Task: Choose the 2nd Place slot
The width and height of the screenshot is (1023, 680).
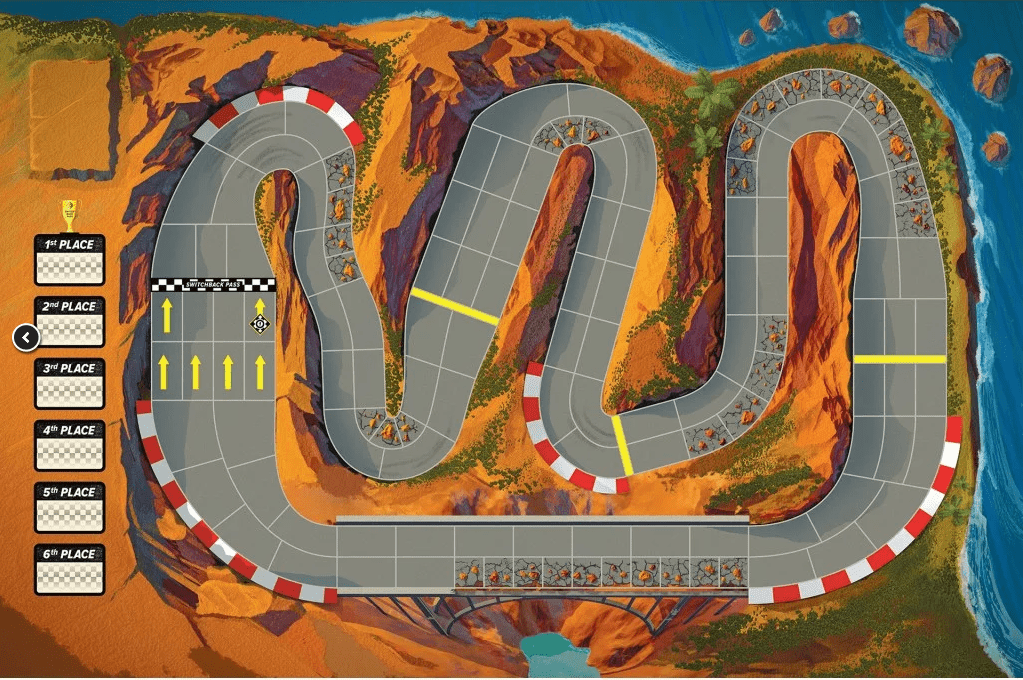Action: pyautogui.click(x=70, y=322)
